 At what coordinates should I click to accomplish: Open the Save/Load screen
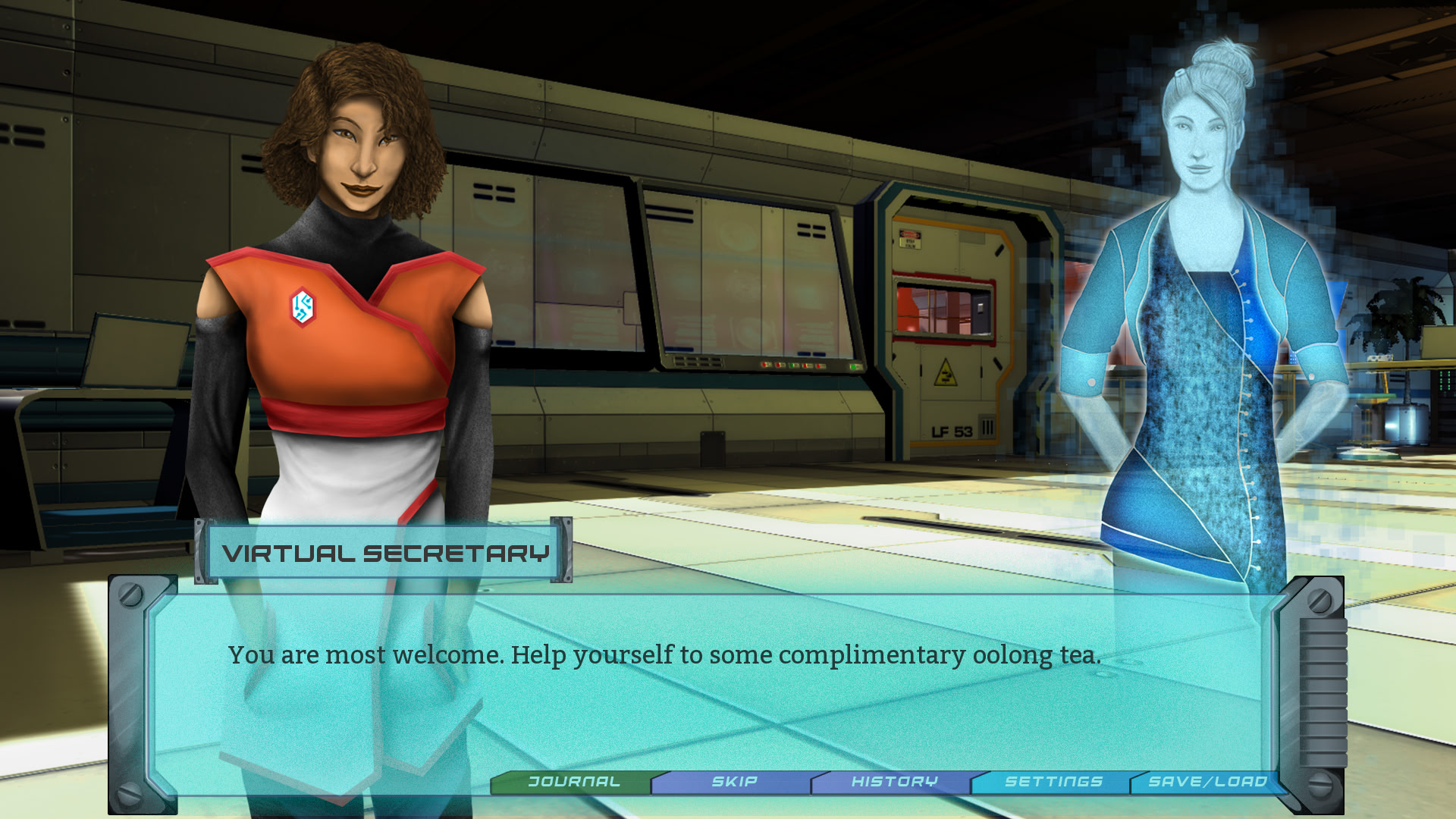coord(1207,782)
